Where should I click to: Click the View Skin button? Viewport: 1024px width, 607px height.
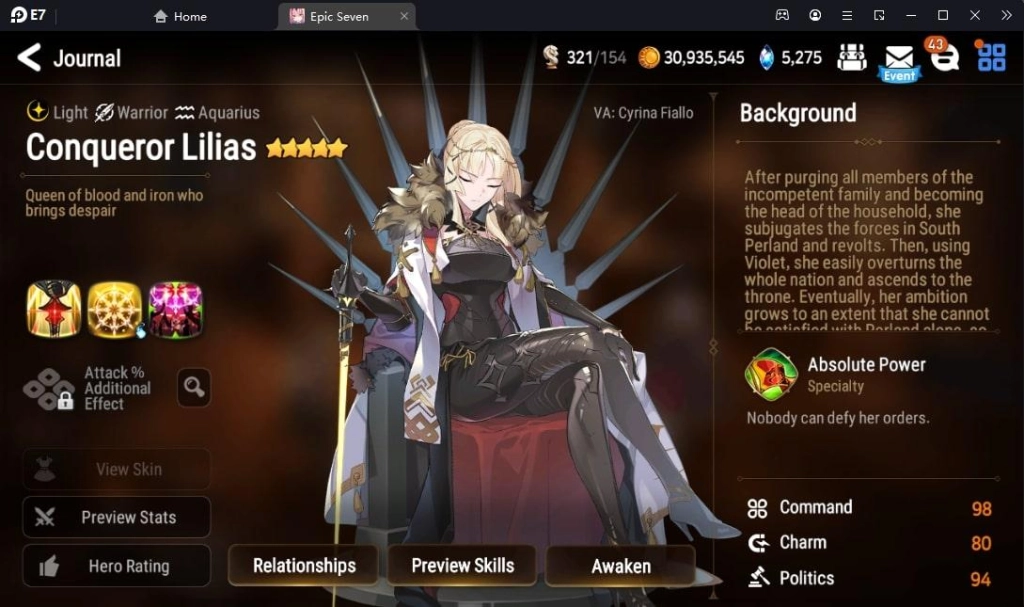[x=117, y=469]
